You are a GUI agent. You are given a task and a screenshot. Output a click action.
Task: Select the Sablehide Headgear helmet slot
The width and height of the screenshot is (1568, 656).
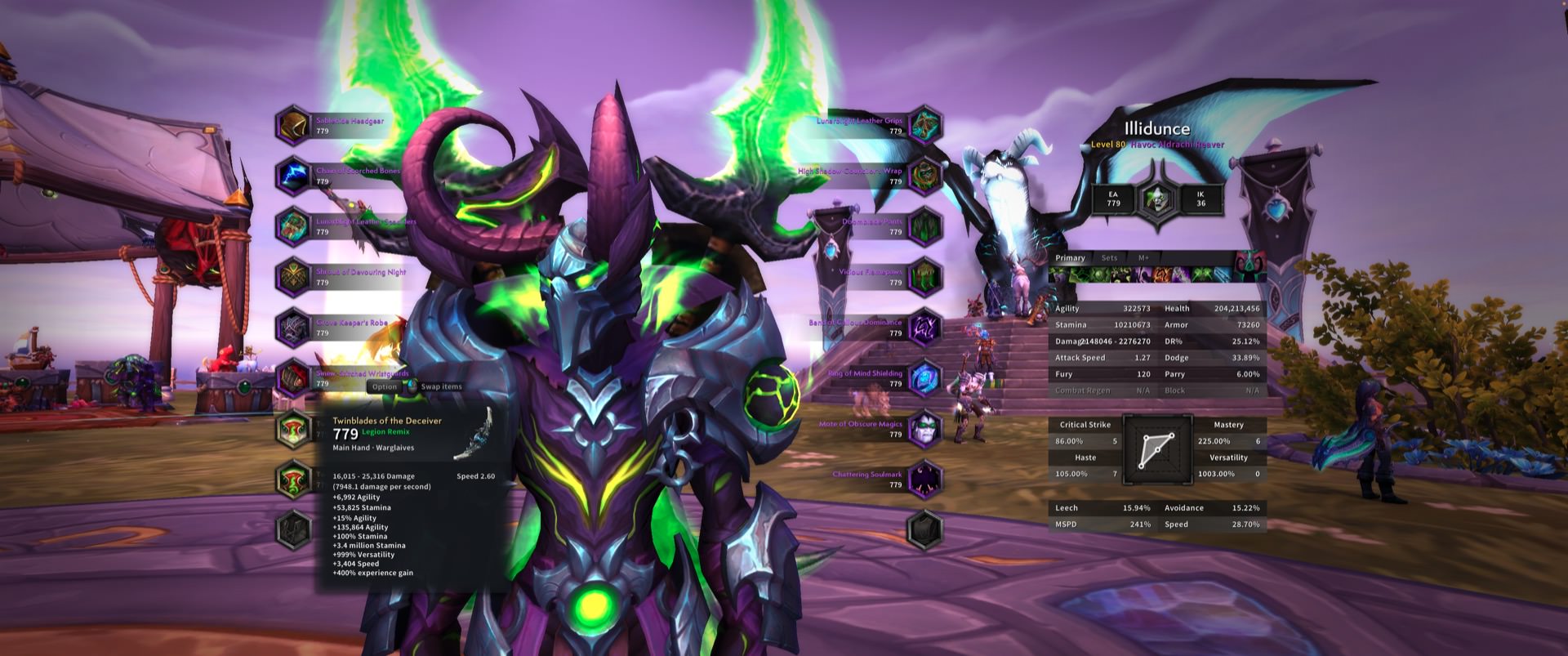pyautogui.click(x=293, y=126)
